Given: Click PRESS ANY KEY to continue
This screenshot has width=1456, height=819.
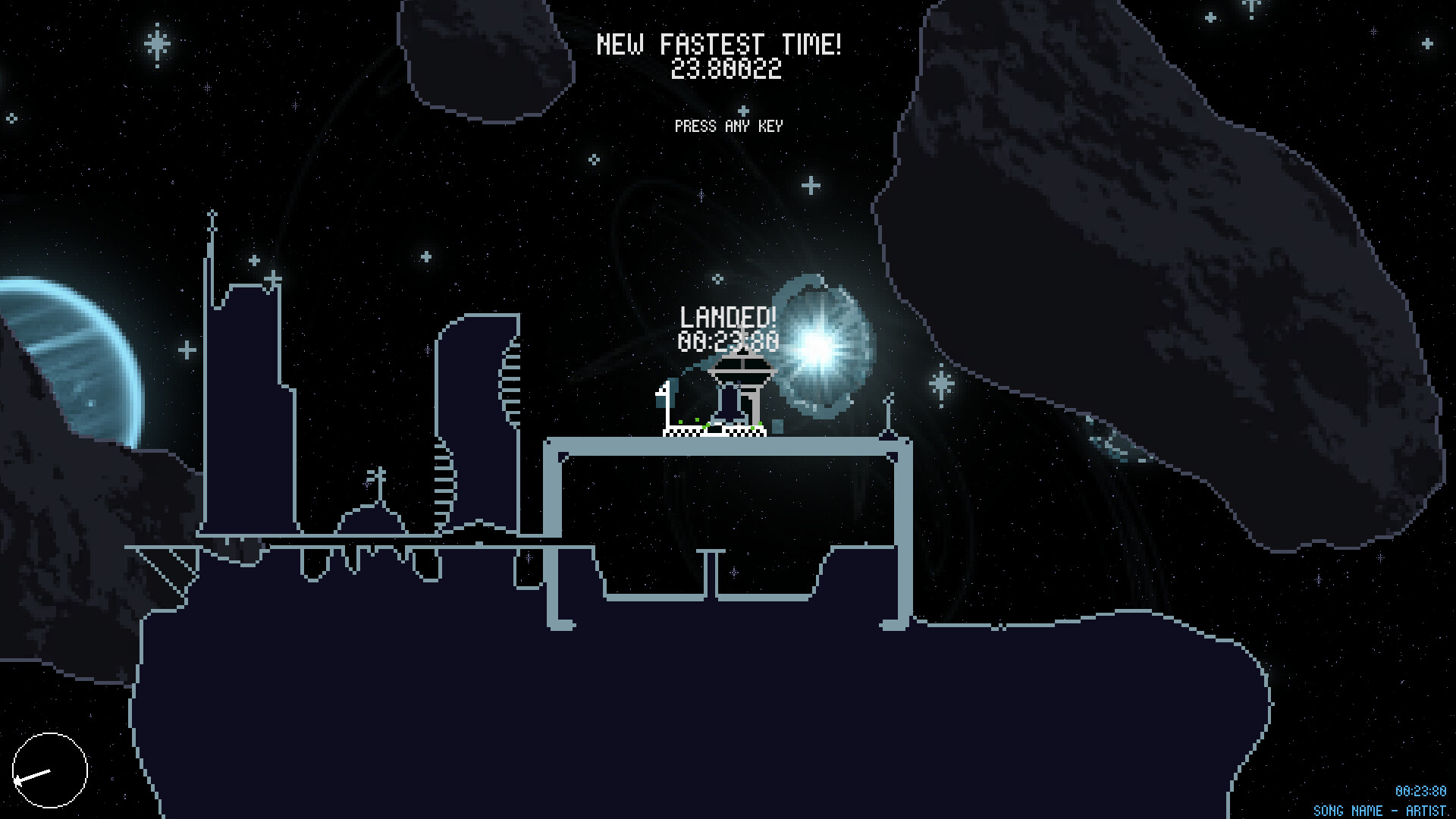Looking at the screenshot, I should point(730,127).
